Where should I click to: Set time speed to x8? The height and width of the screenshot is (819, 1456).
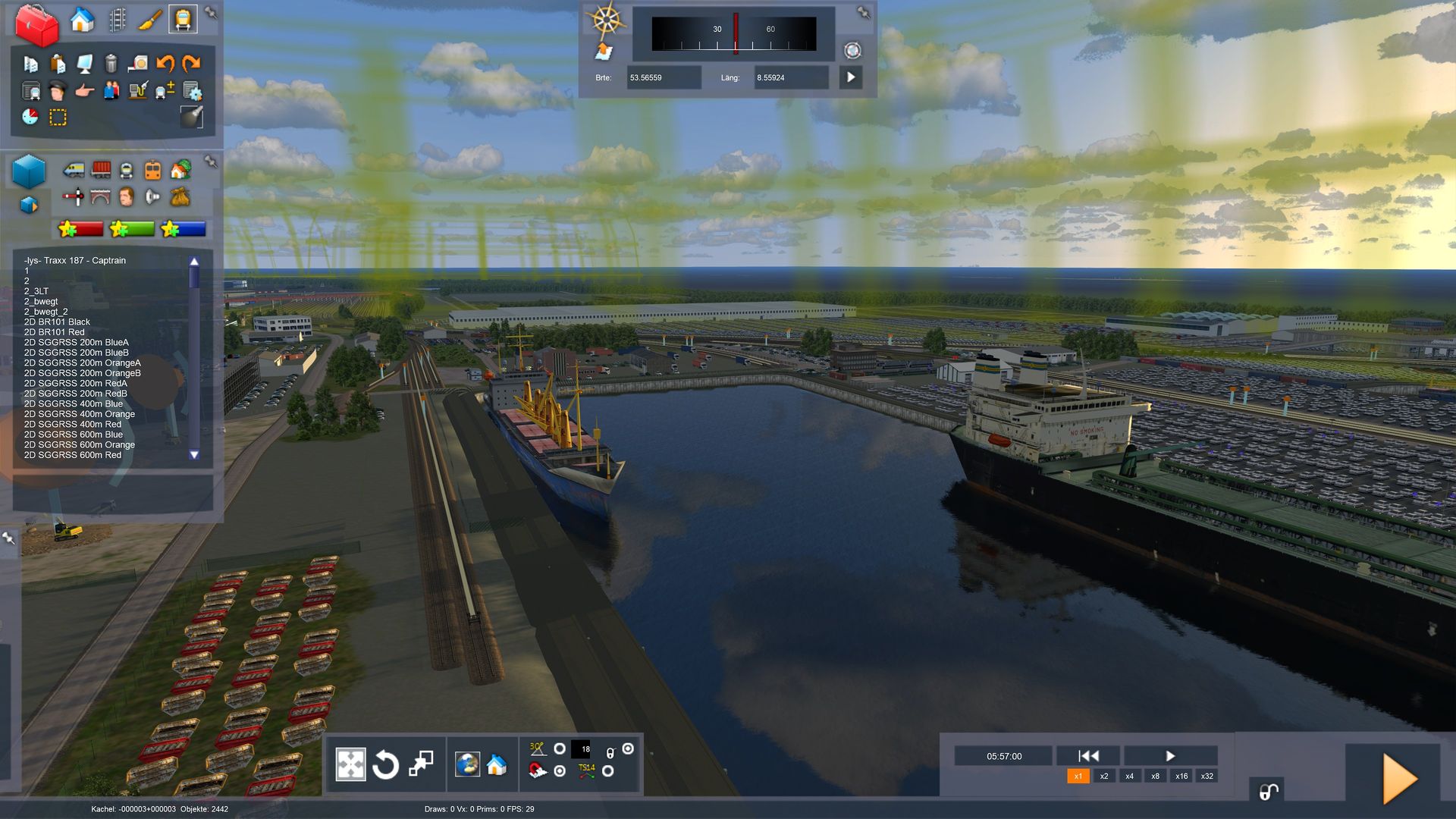pyautogui.click(x=1155, y=777)
